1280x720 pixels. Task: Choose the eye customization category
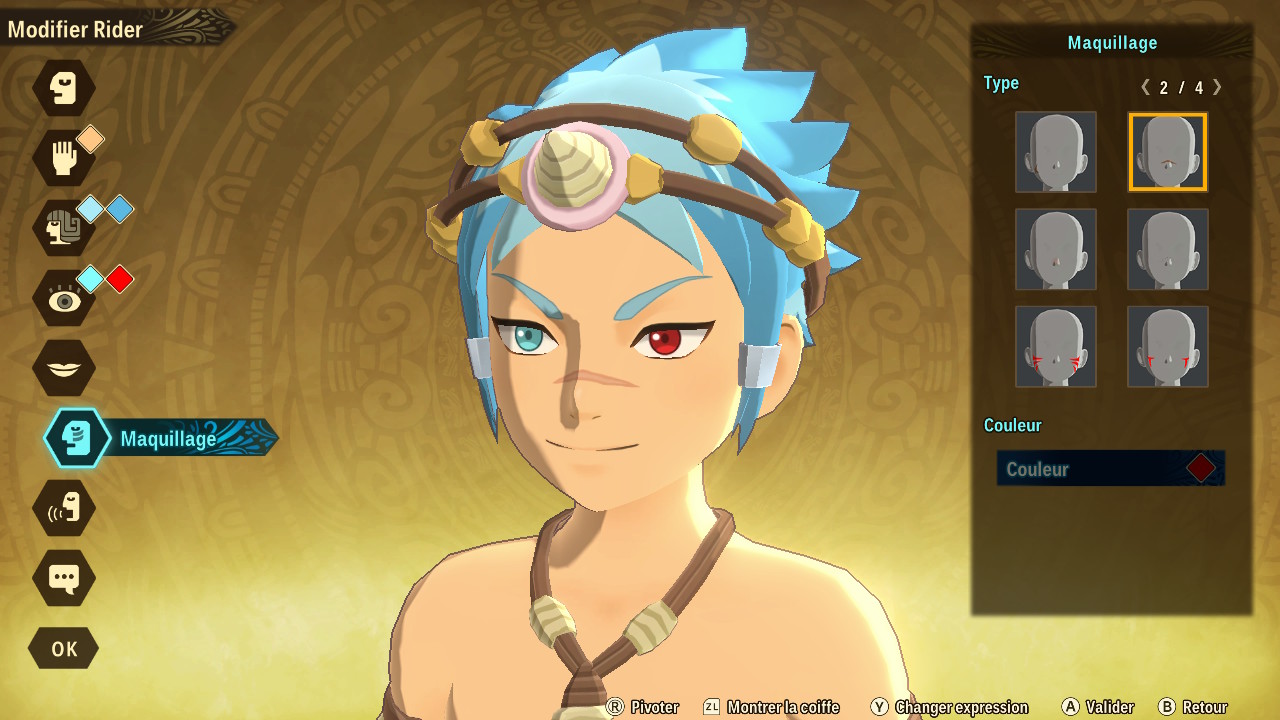pos(64,298)
